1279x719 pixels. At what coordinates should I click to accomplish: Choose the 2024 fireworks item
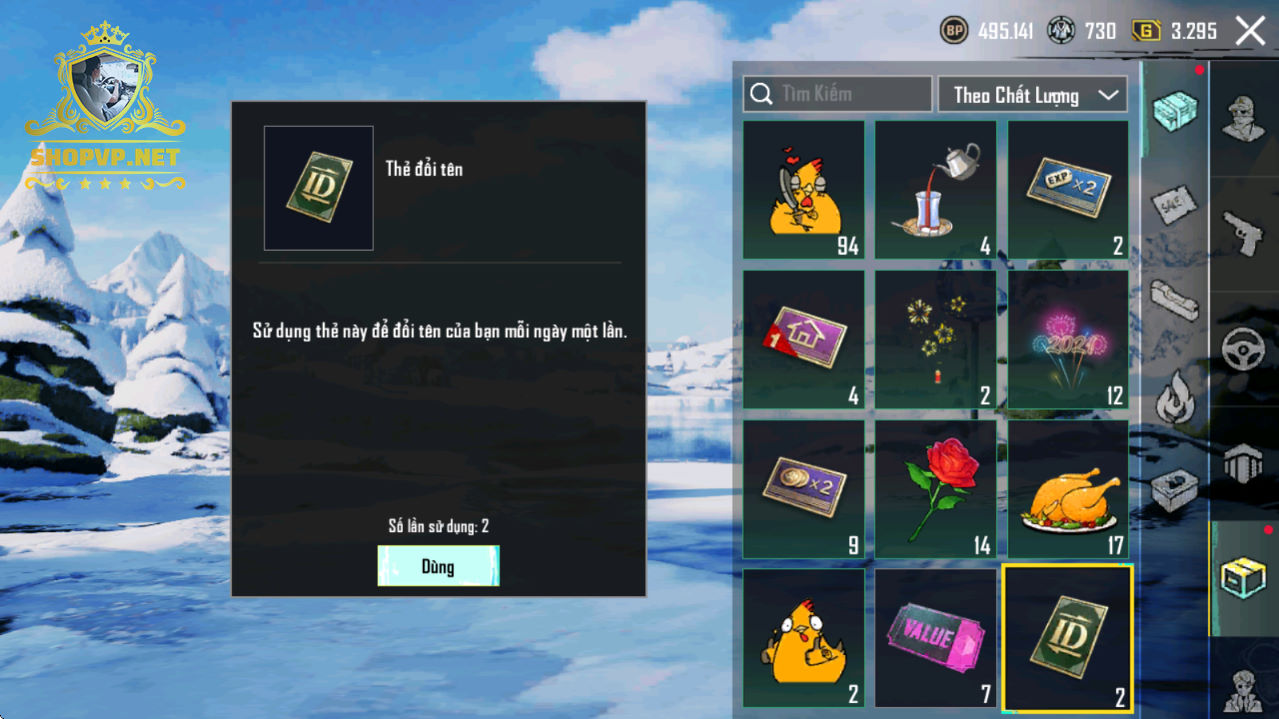[1068, 339]
